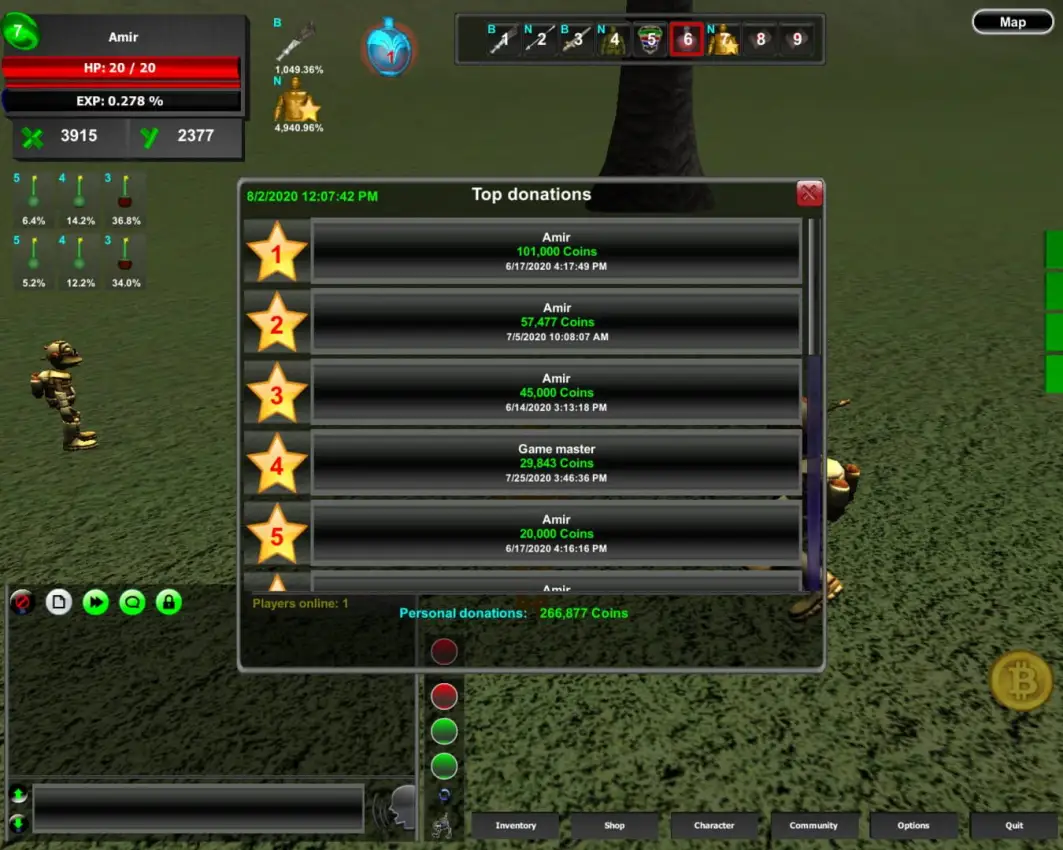
Task: Select the Game master donation row
Action: (x=556, y=463)
